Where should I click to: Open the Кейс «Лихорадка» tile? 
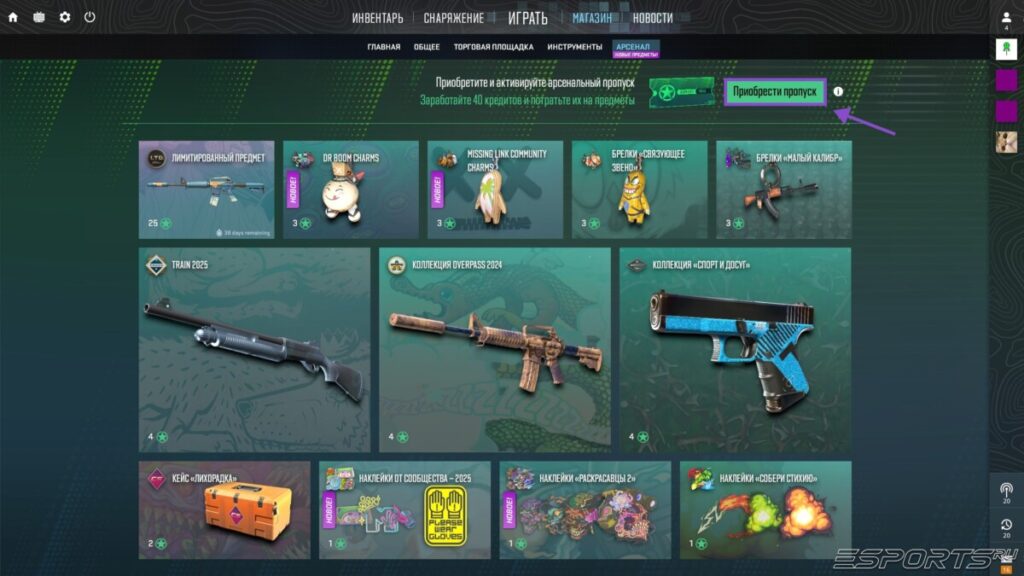(224, 509)
